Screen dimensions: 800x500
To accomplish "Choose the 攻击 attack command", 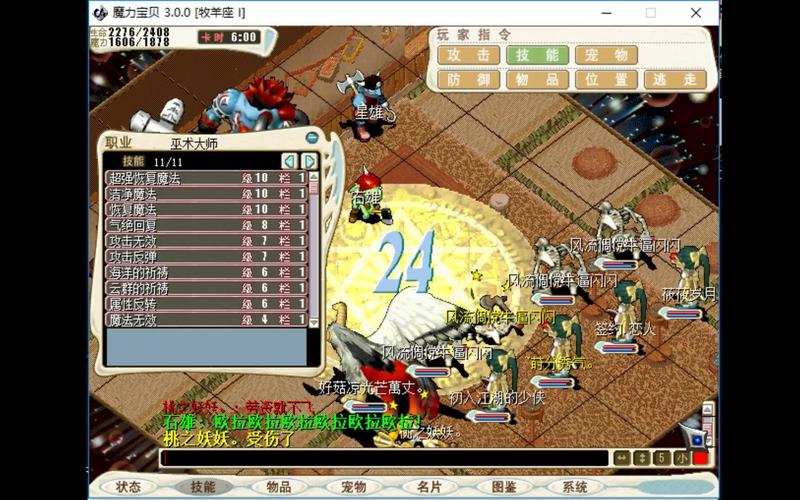I will 469,55.
